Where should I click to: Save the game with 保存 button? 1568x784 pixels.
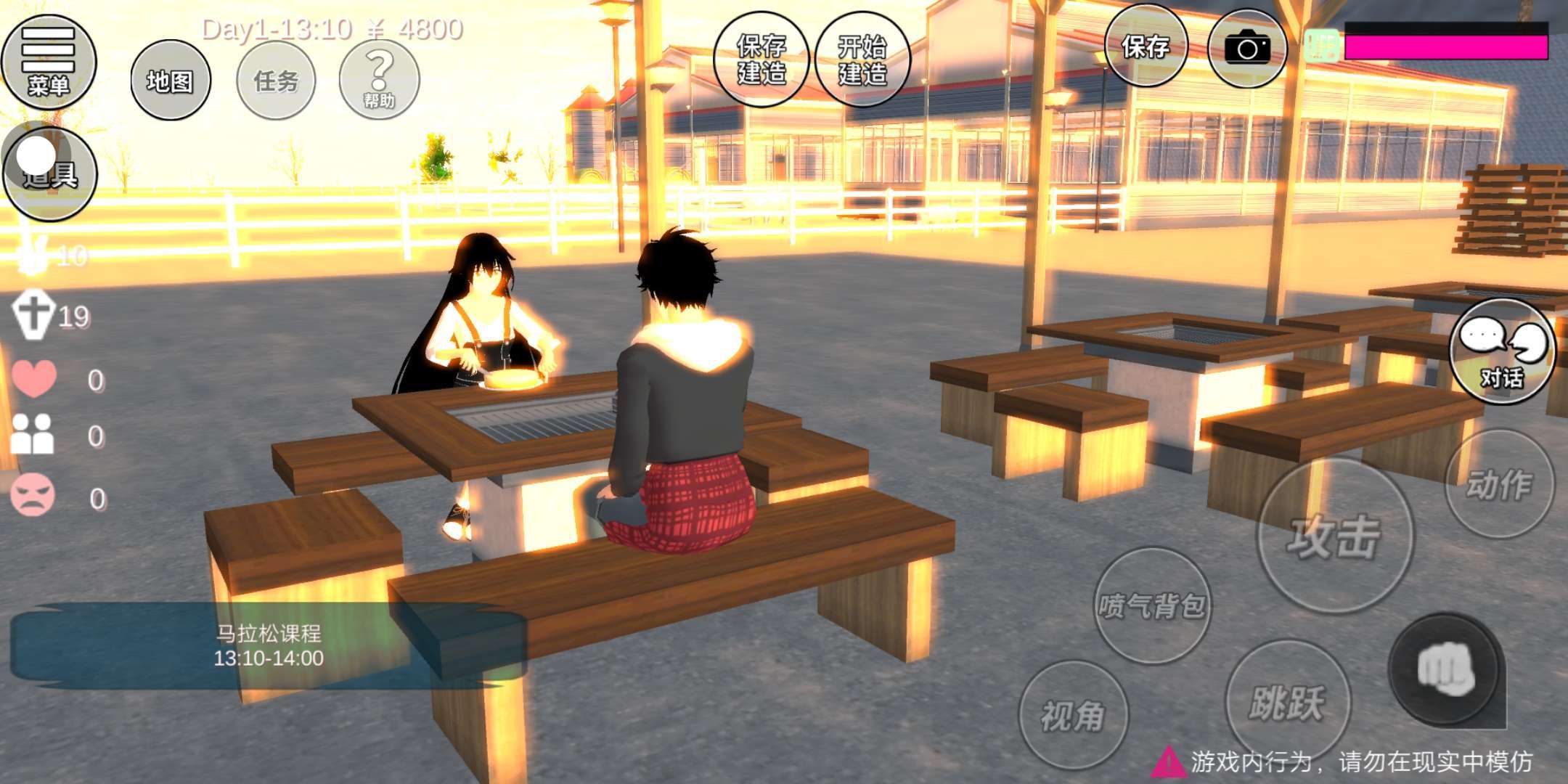[x=1146, y=47]
